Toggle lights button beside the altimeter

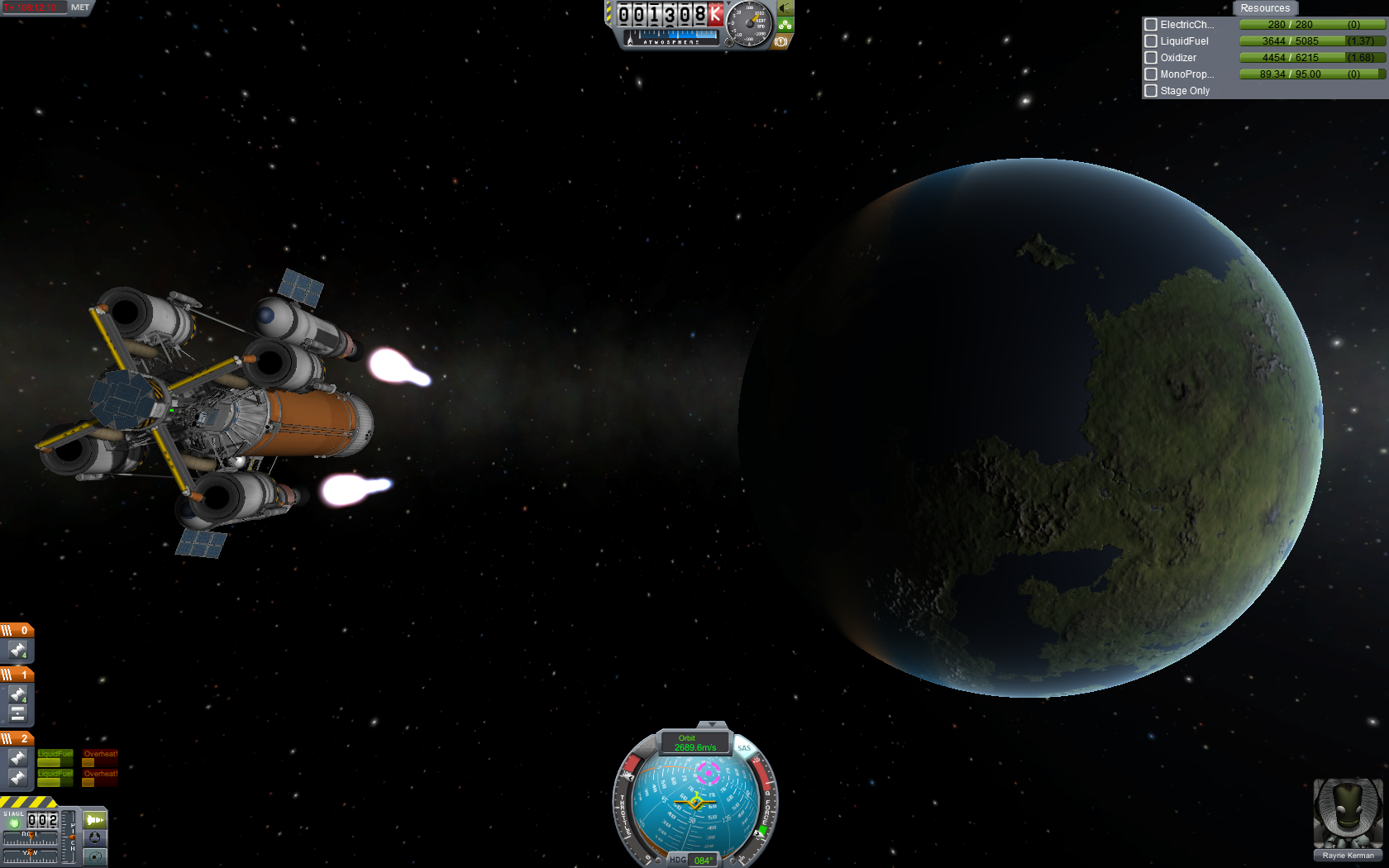pyautogui.click(x=785, y=8)
